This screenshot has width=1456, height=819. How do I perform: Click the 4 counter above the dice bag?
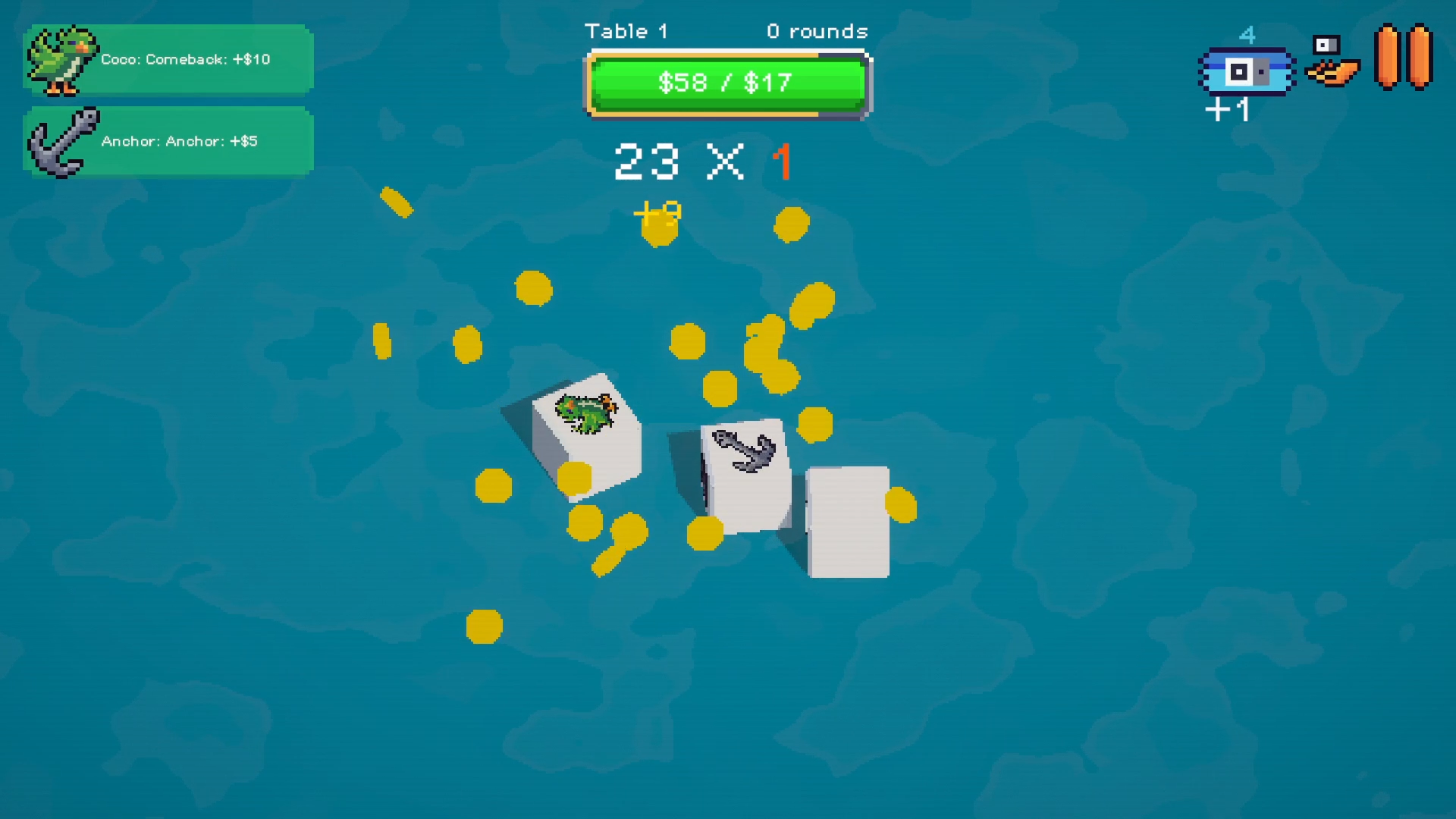1248,33
